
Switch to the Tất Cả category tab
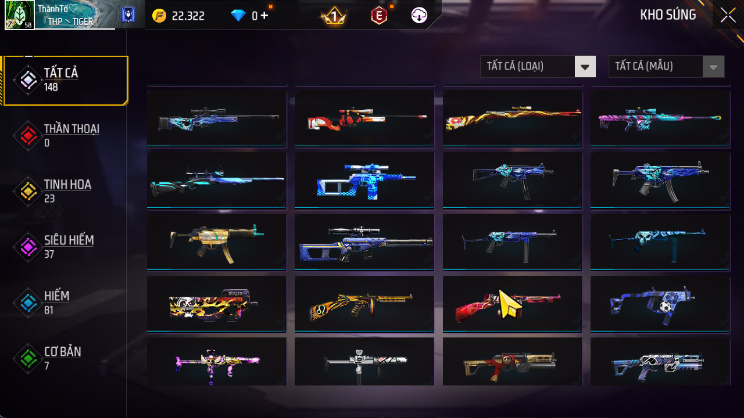pos(66,80)
